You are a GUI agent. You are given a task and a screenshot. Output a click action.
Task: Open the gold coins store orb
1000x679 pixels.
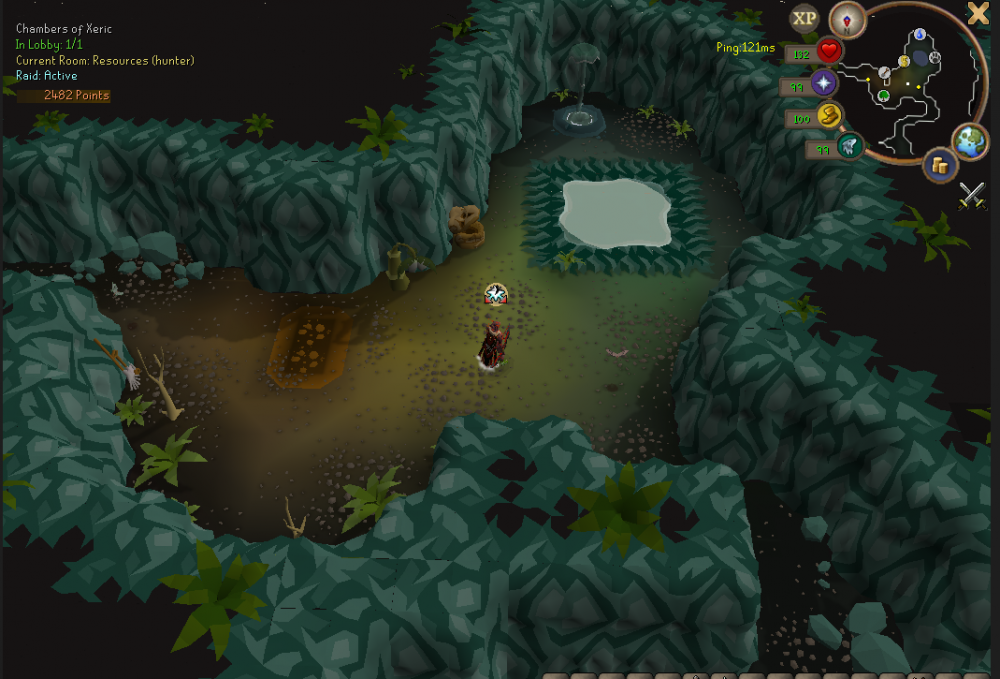pos(939,164)
